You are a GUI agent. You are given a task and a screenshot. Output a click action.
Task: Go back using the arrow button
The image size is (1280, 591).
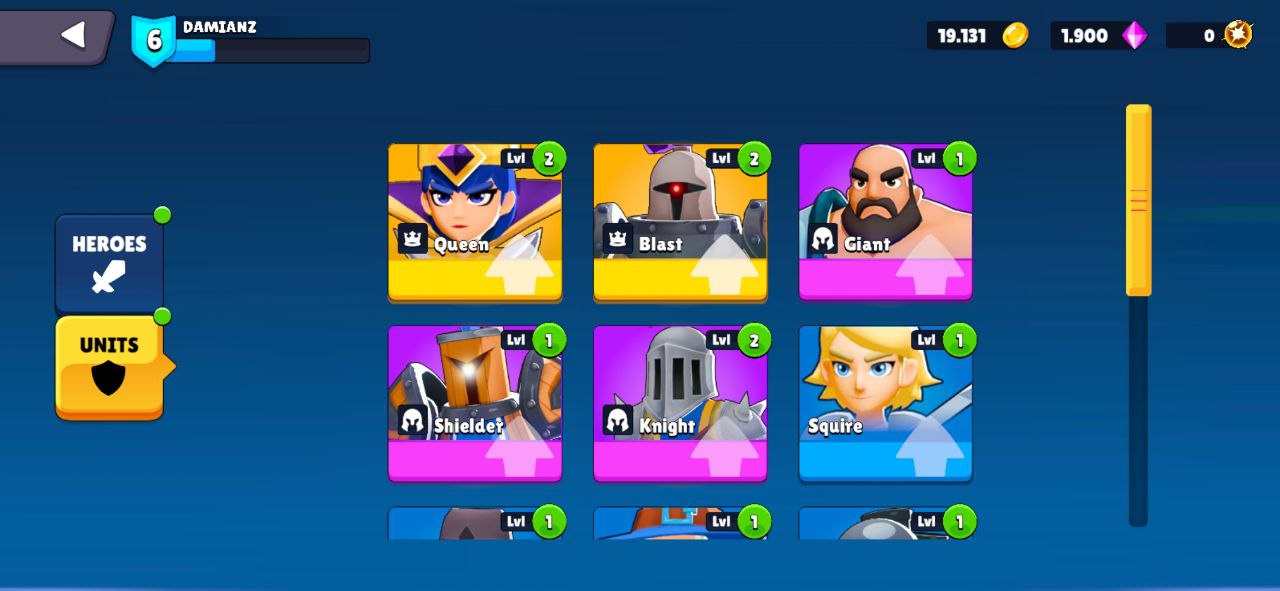[x=72, y=35]
